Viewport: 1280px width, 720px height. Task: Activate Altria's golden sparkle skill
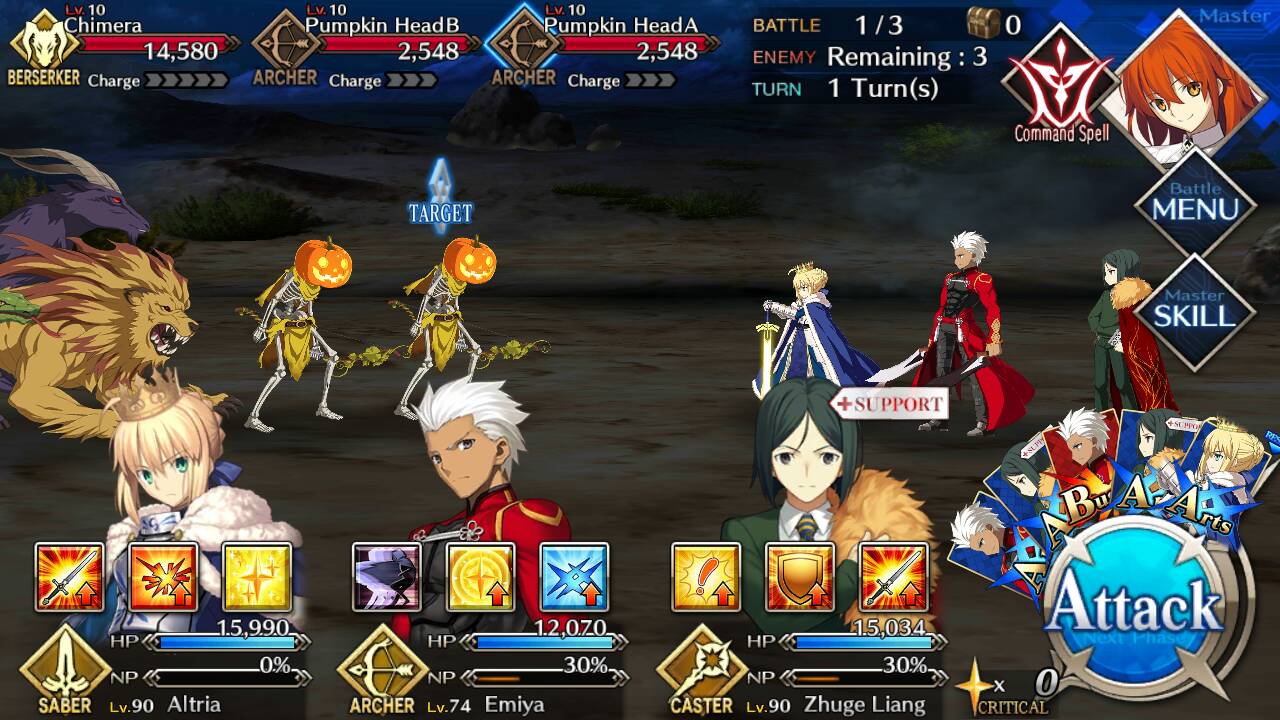pos(257,577)
